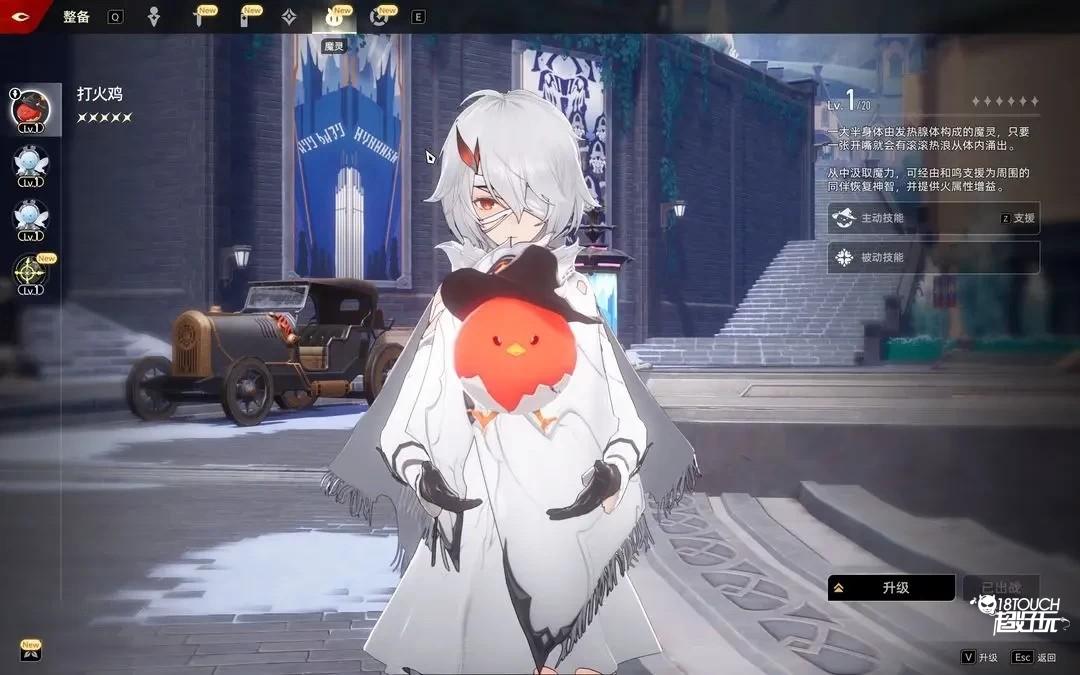1080x675 pixels.
Task: Switch to the sword weapon tab
Action: click(199, 17)
